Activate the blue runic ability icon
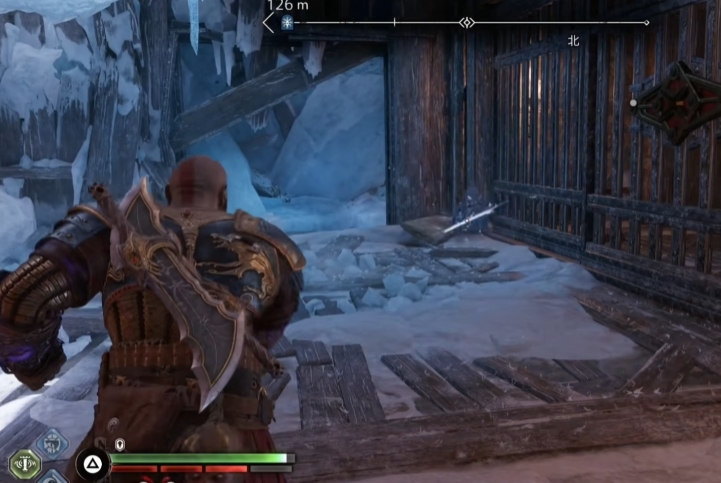 [x=51, y=442]
